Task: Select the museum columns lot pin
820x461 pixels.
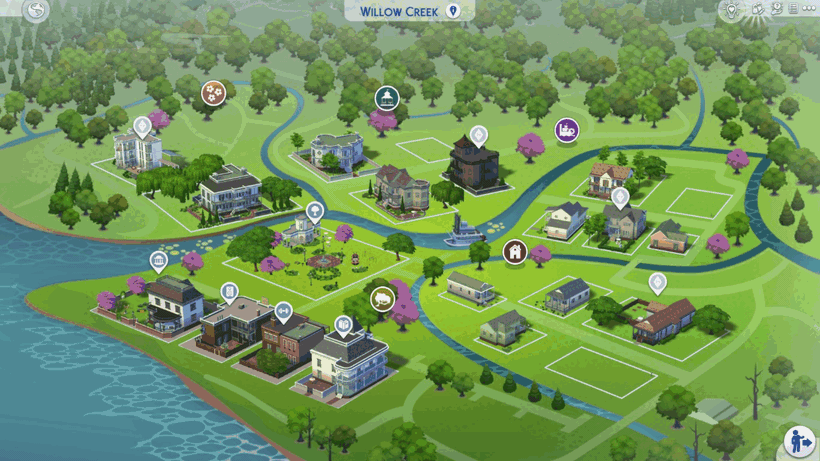Action: pyautogui.click(x=158, y=263)
